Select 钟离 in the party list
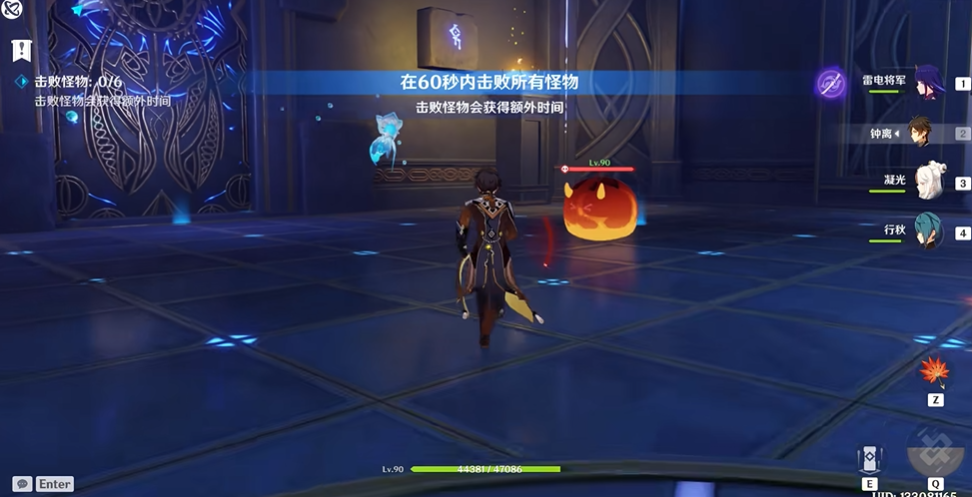The image size is (972, 497). pos(917,133)
